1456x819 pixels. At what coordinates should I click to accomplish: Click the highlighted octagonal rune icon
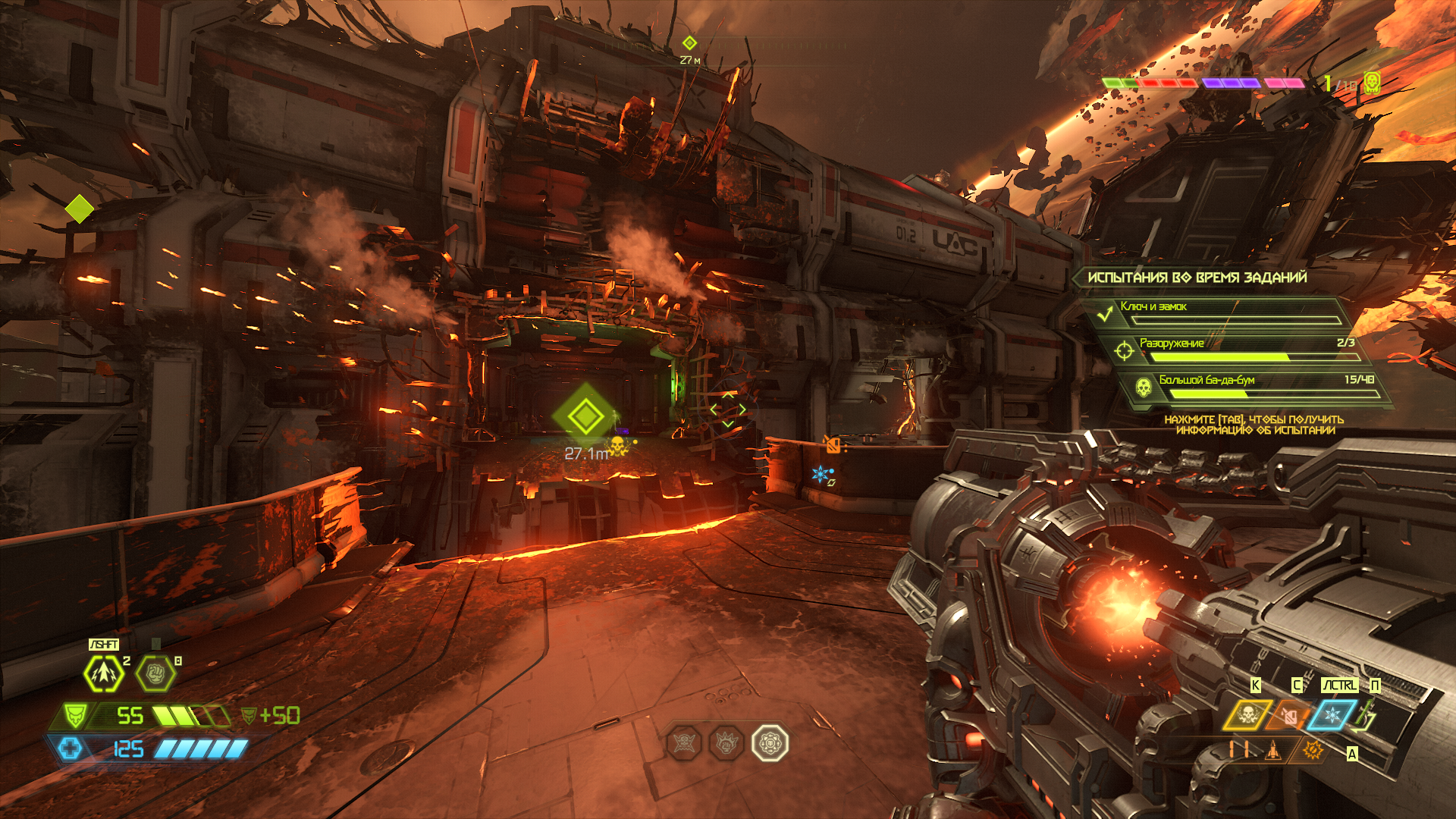point(770,743)
